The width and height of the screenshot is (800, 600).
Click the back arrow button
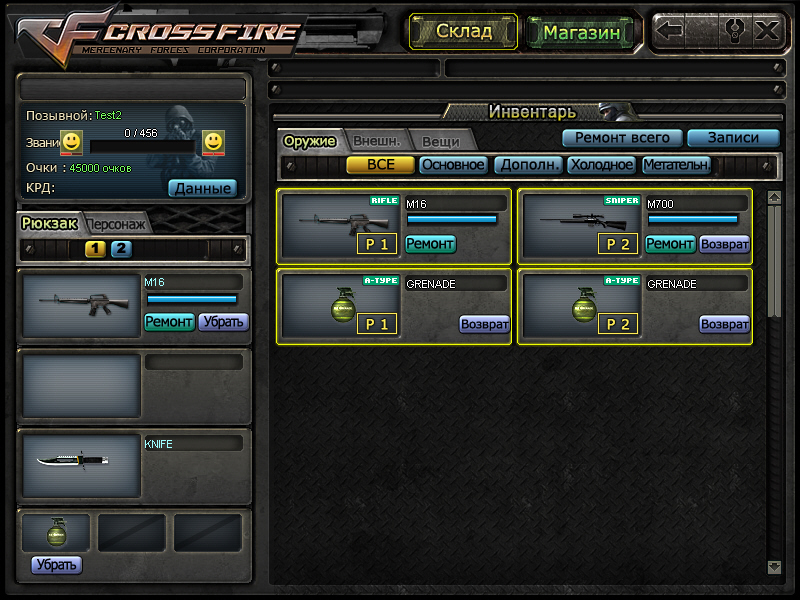(x=670, y=30)
